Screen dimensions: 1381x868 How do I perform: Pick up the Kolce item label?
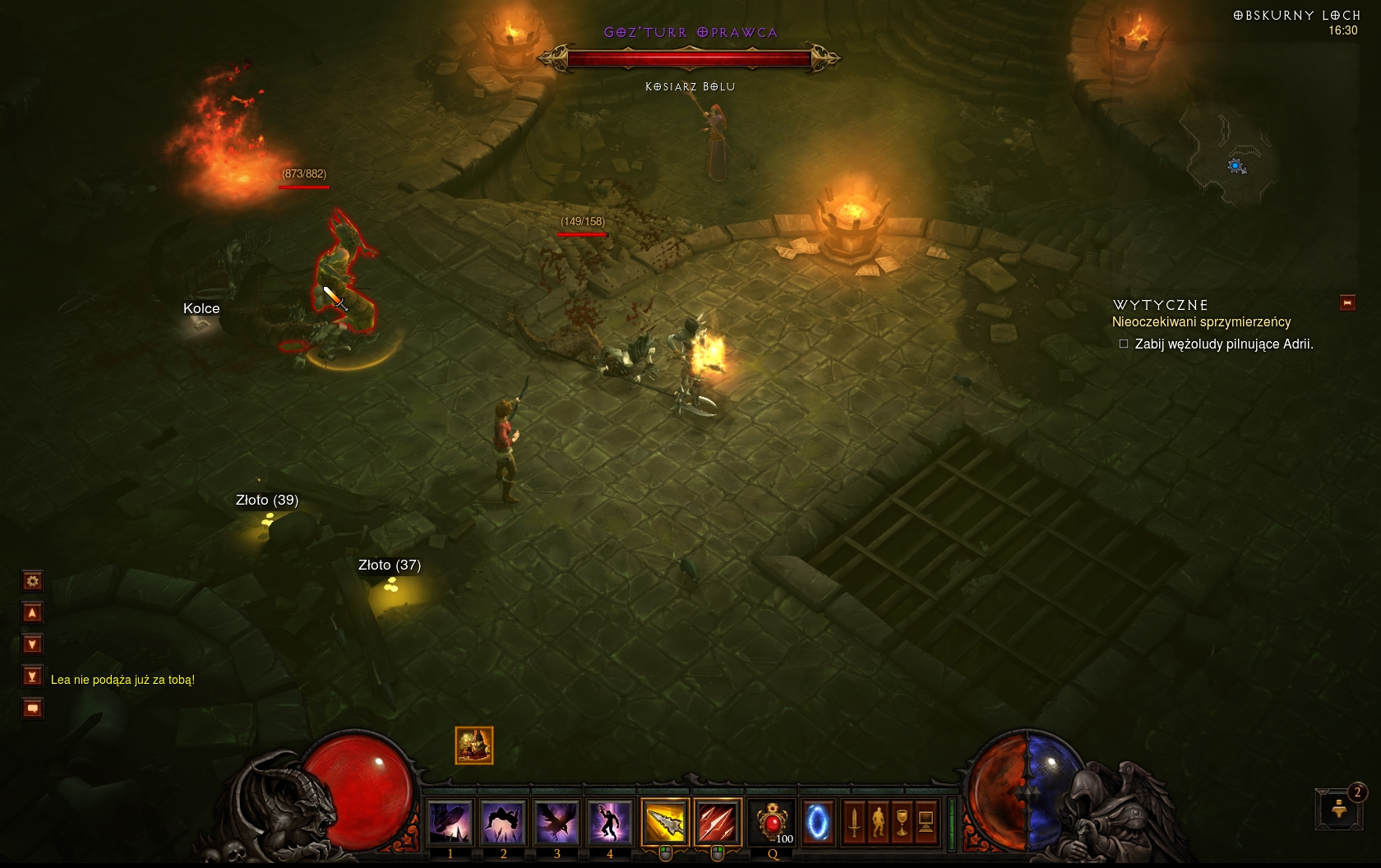click(201, 309)
